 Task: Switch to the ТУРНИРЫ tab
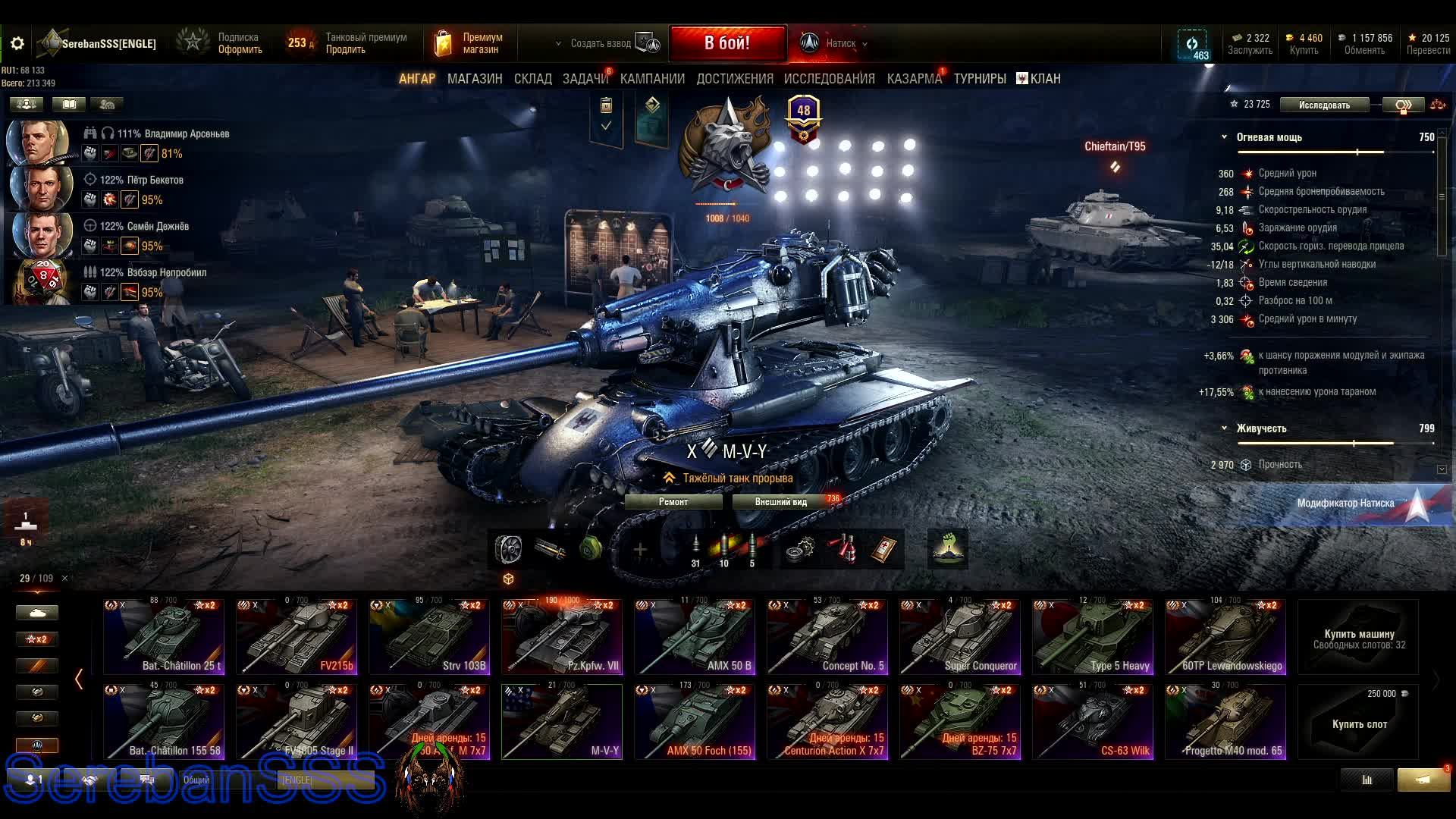980,79
